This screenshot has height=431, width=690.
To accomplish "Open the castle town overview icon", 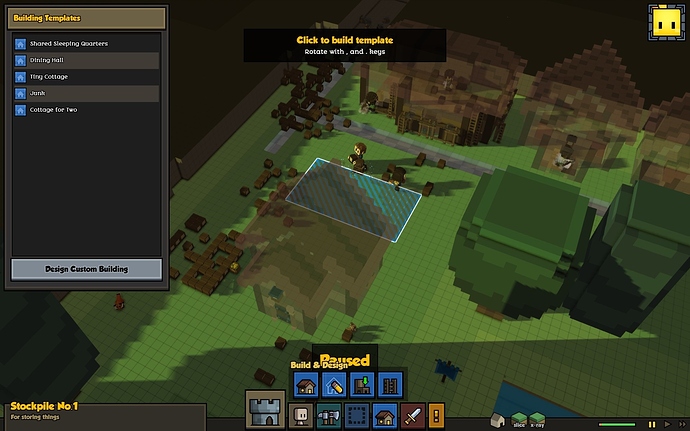I will pyautogui.click(x=266, y=411).
